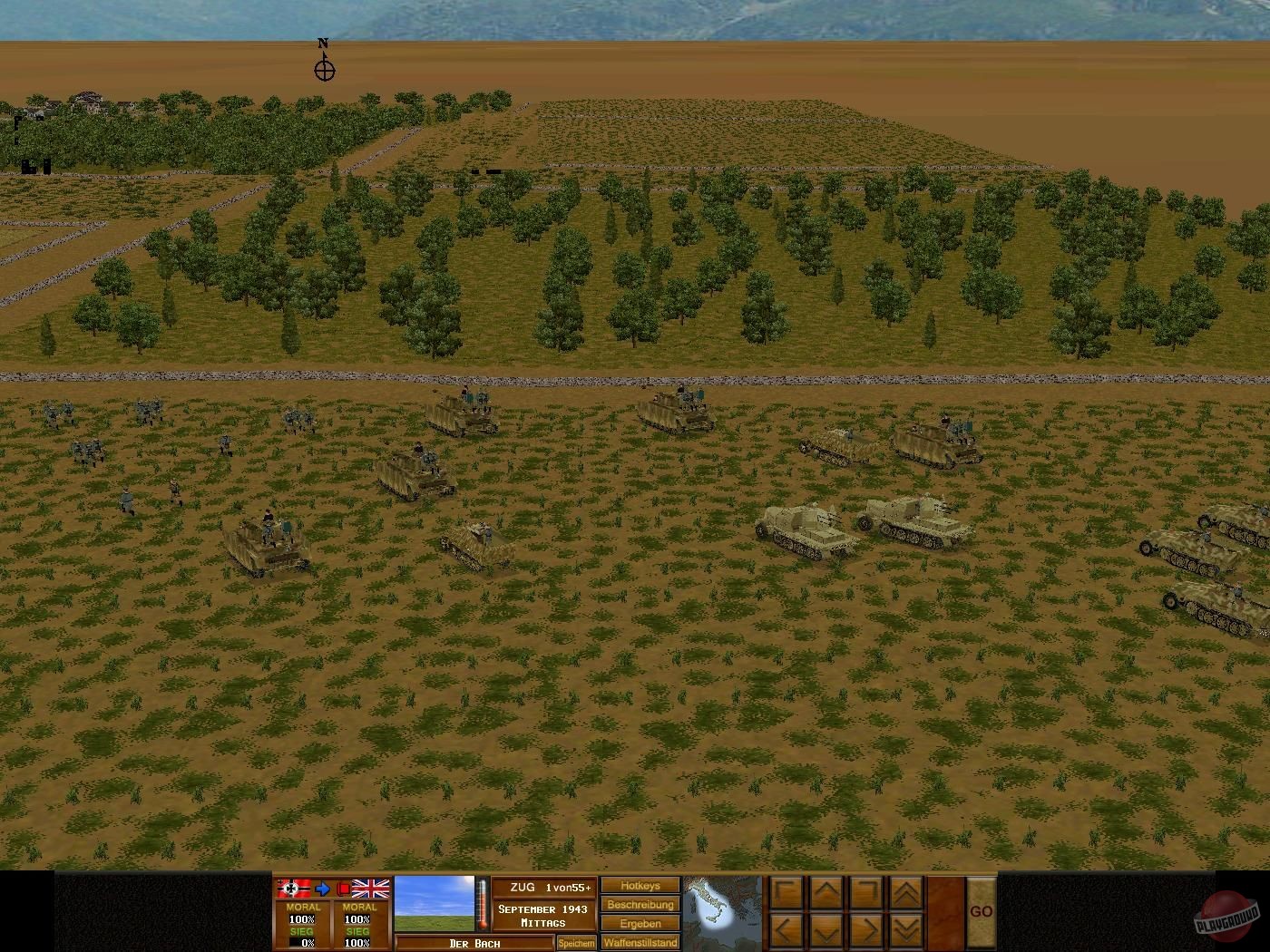This screenshot has height=952, width=1270.
Task: Click Ergeben to surrender the battle
Action: [639, 923]
